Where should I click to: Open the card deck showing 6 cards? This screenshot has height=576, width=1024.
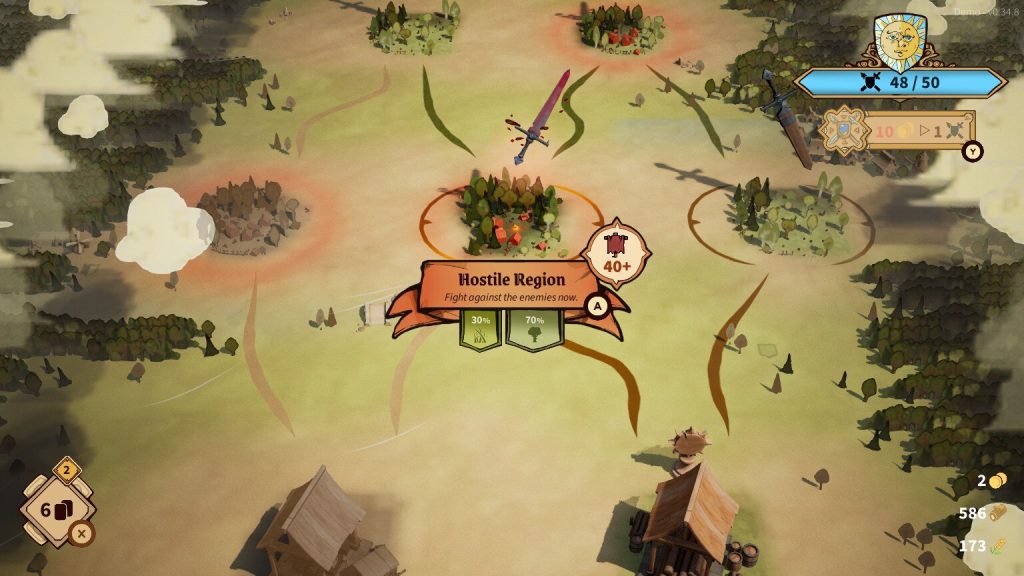(x=60, y=509)
